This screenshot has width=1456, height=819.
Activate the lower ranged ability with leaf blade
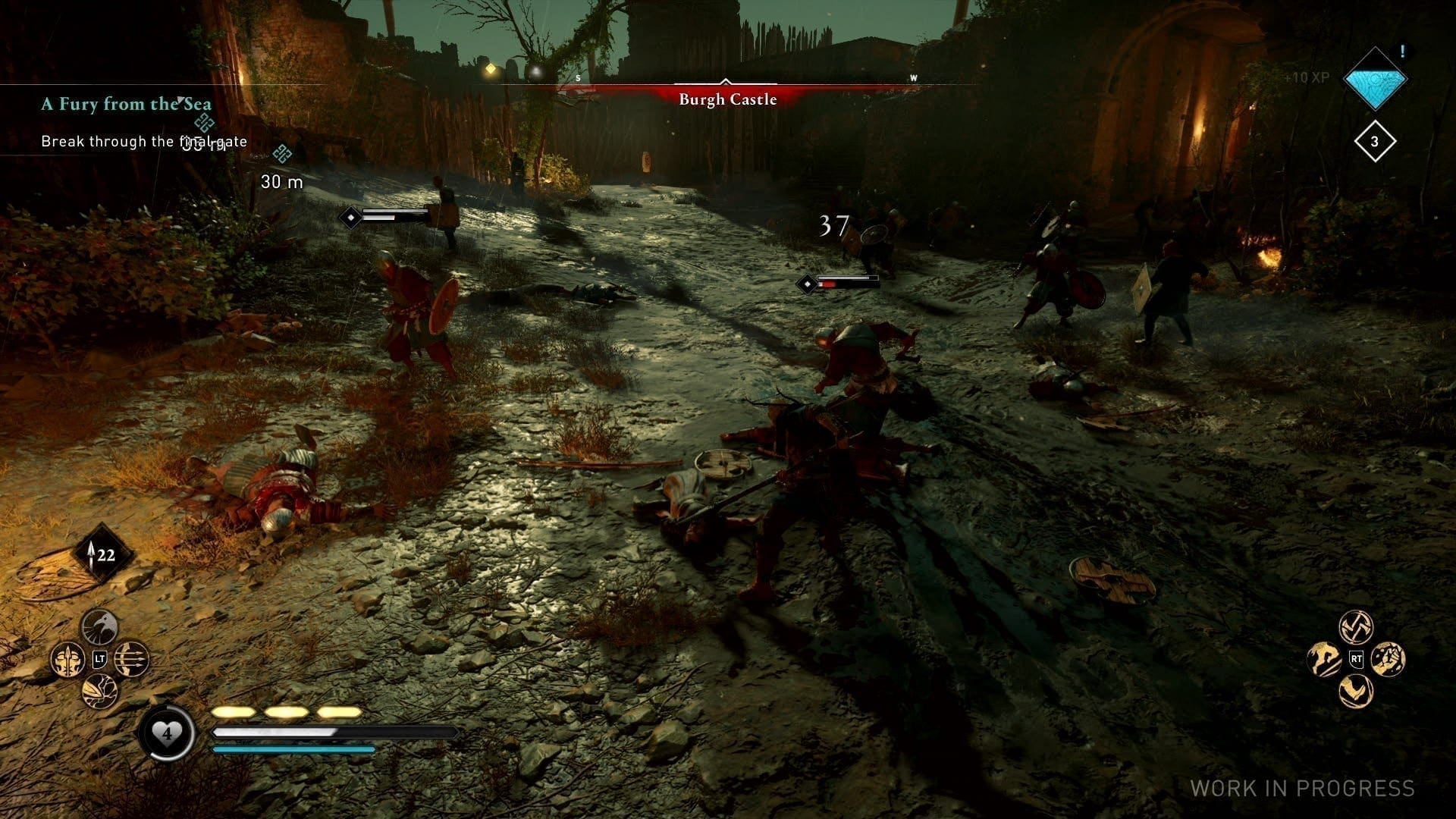coord(100,691)
